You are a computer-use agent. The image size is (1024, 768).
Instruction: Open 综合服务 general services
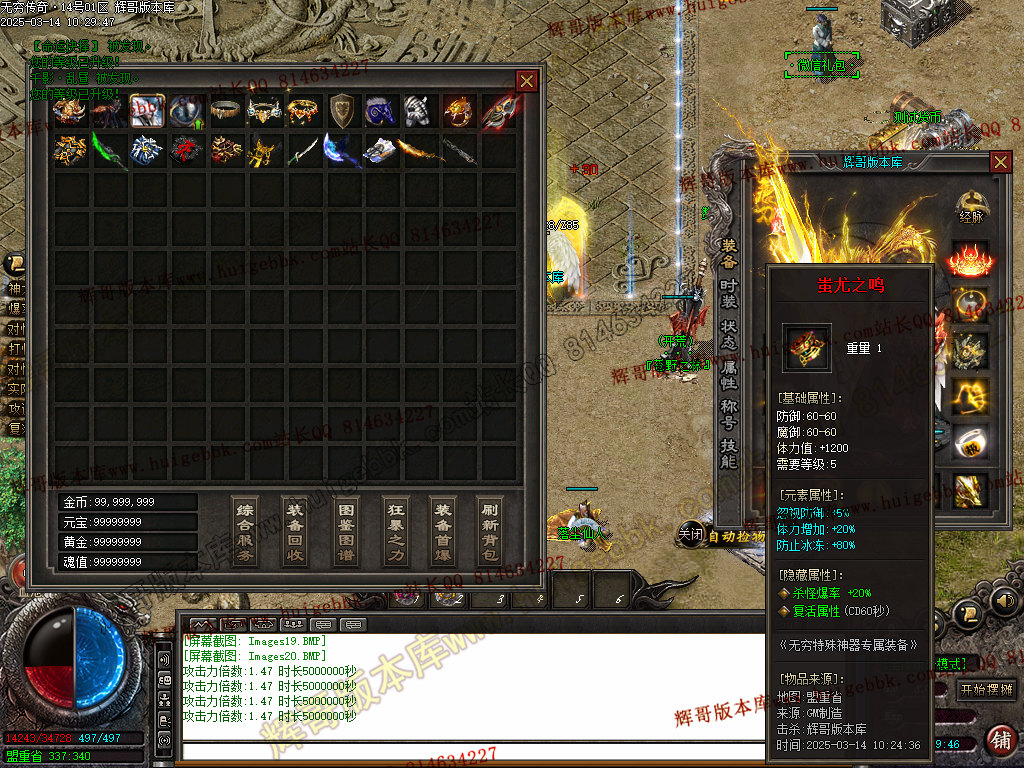click(245, 530)
